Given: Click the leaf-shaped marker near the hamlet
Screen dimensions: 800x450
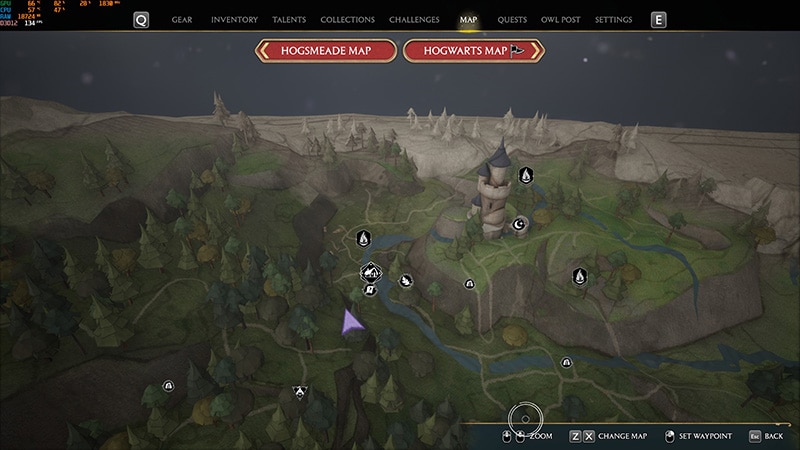Looking at the screenshot, I should pyautogui.click(x=406, y=281).
